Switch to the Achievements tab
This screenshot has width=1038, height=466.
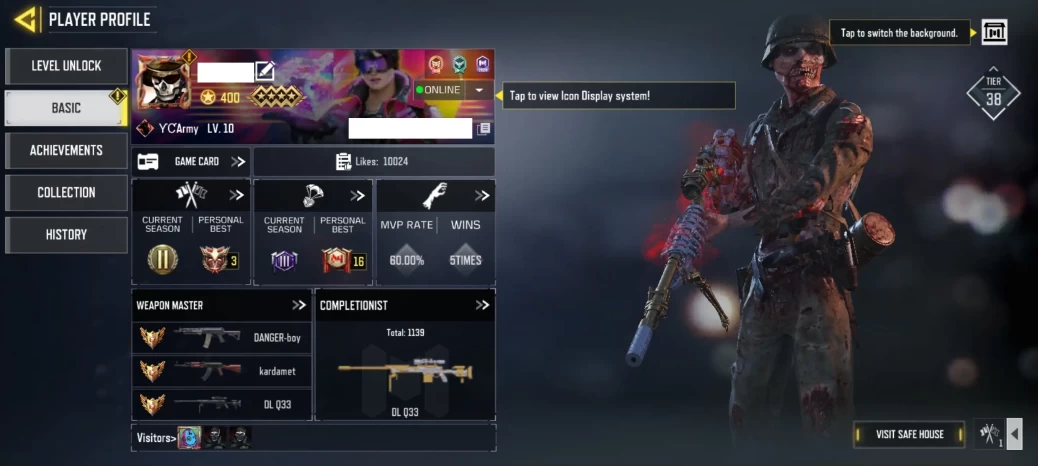pyautogui.click(x=66, y=150)
